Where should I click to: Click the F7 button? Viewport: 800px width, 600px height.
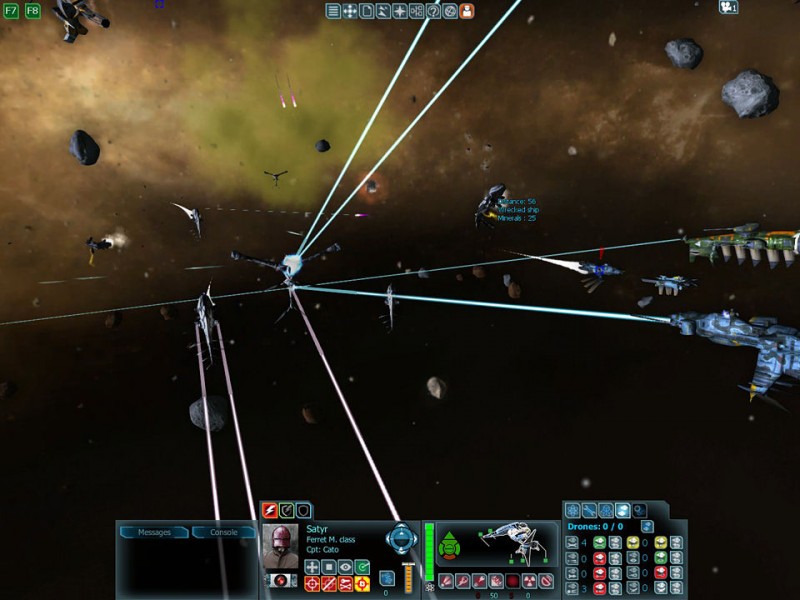tap(12, 11)
